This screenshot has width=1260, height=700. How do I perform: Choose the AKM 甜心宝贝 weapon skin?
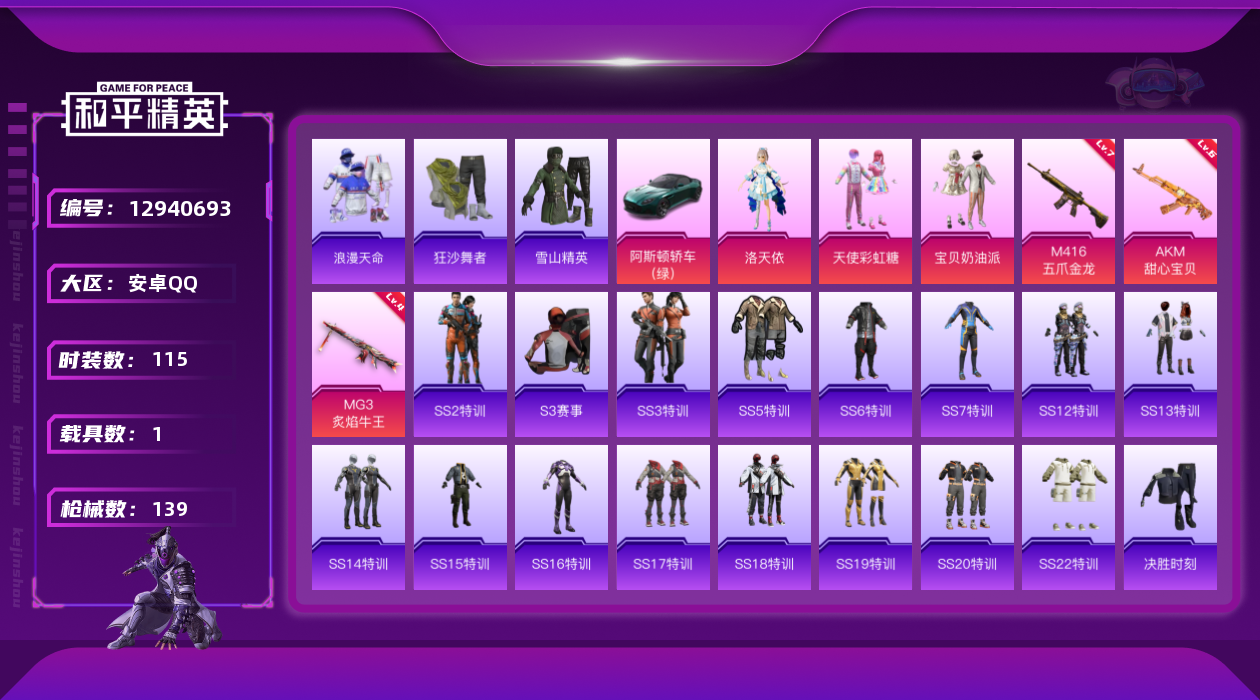coord(1170,210)
